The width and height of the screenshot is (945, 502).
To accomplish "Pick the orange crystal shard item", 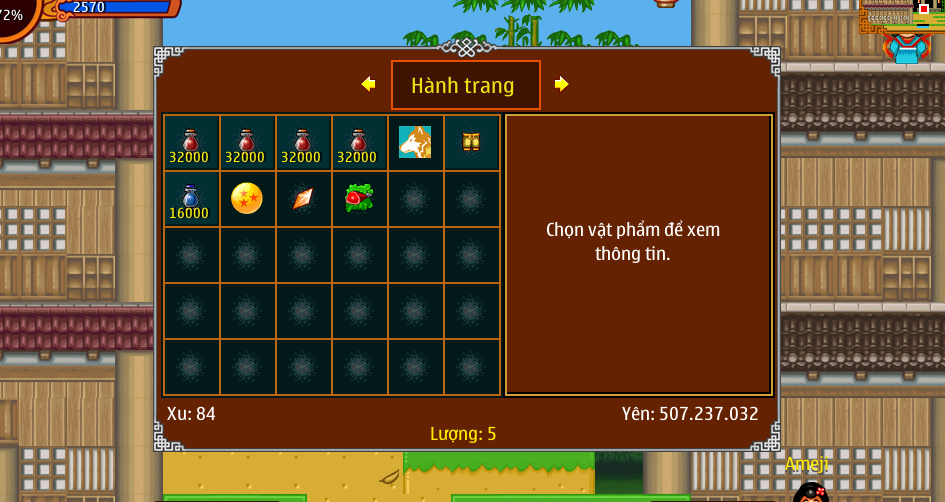I will pos(303,198).
